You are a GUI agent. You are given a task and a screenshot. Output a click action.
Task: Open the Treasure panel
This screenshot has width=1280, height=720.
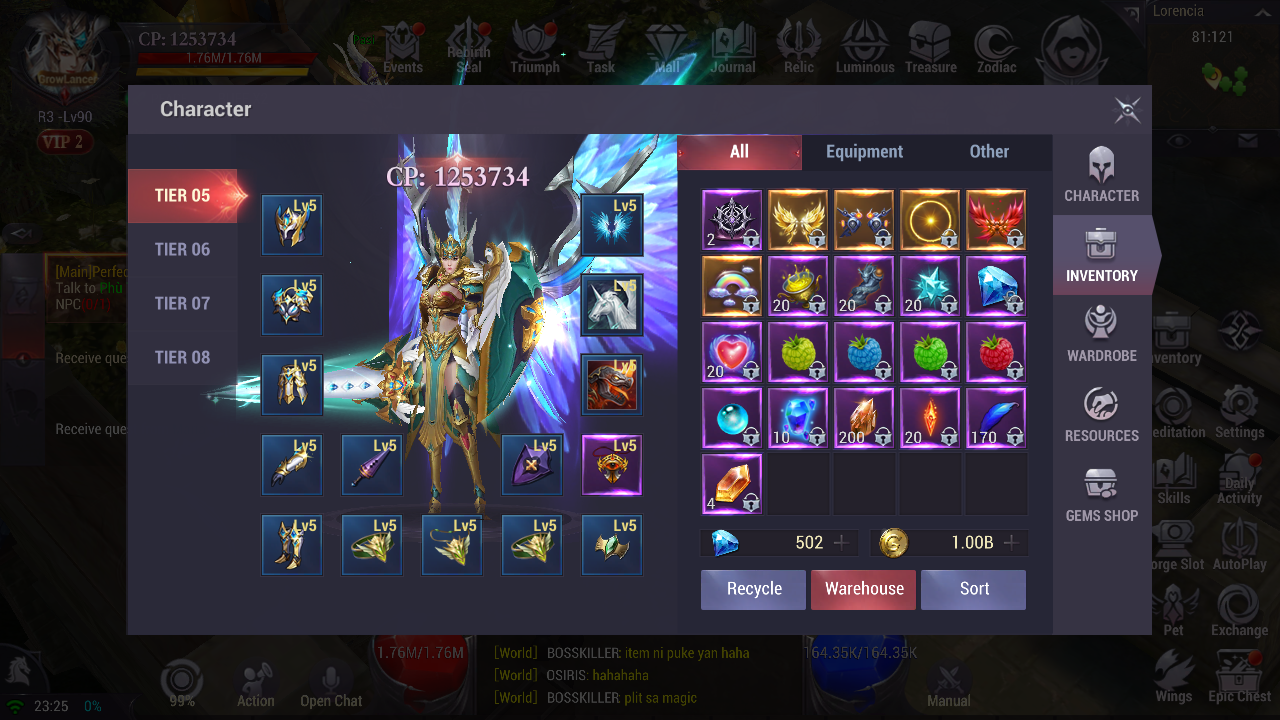tap(931, 45)
